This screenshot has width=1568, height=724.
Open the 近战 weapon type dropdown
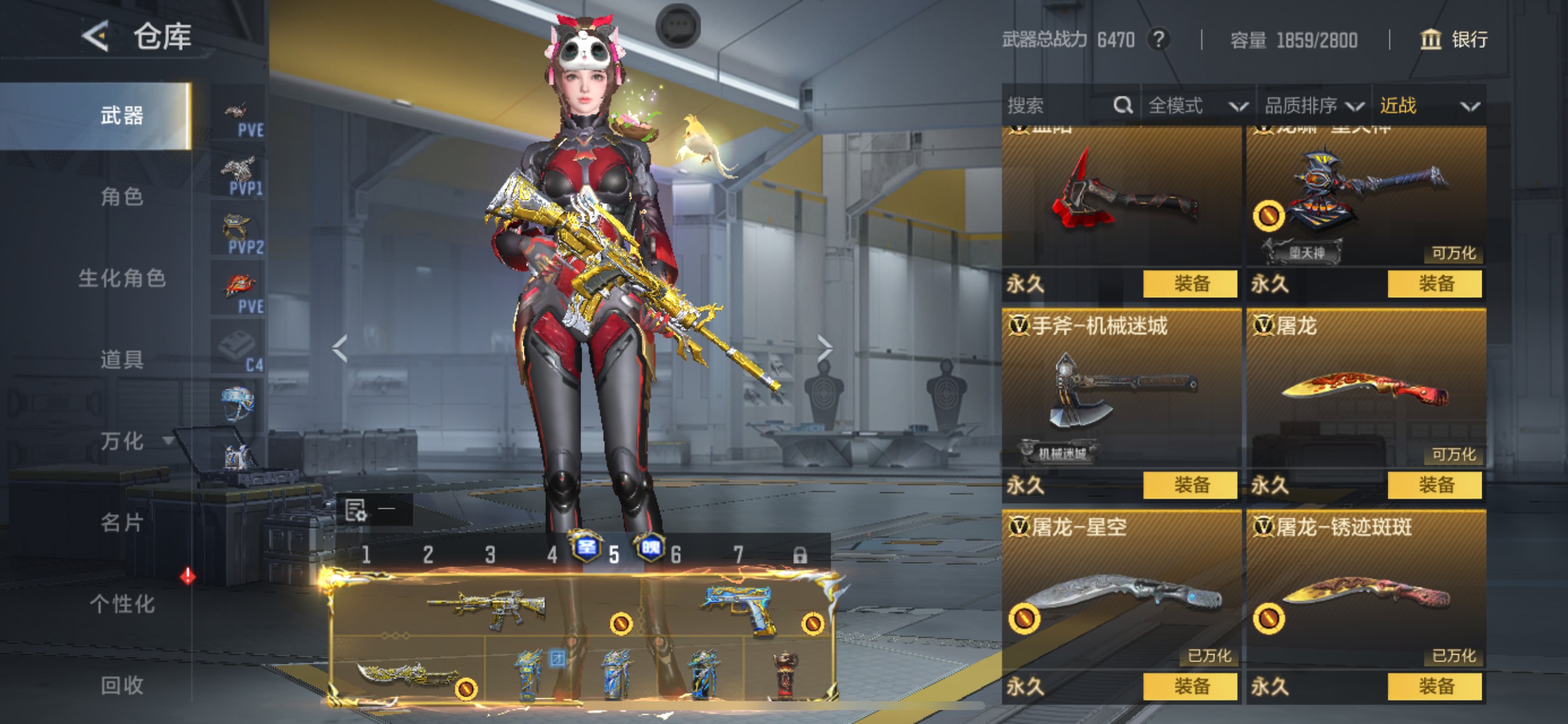pyautogui.click(x=1428, y=106)
